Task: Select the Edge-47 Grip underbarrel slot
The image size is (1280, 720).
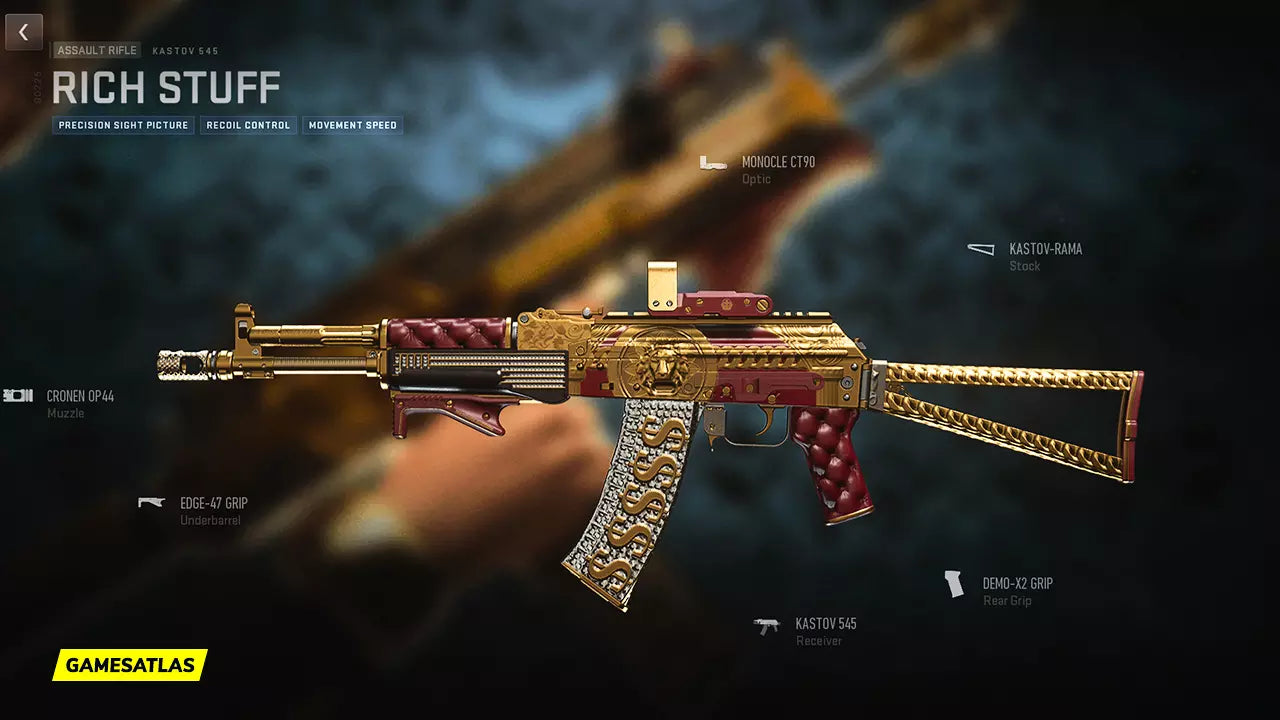Action: tap(212, 504)
